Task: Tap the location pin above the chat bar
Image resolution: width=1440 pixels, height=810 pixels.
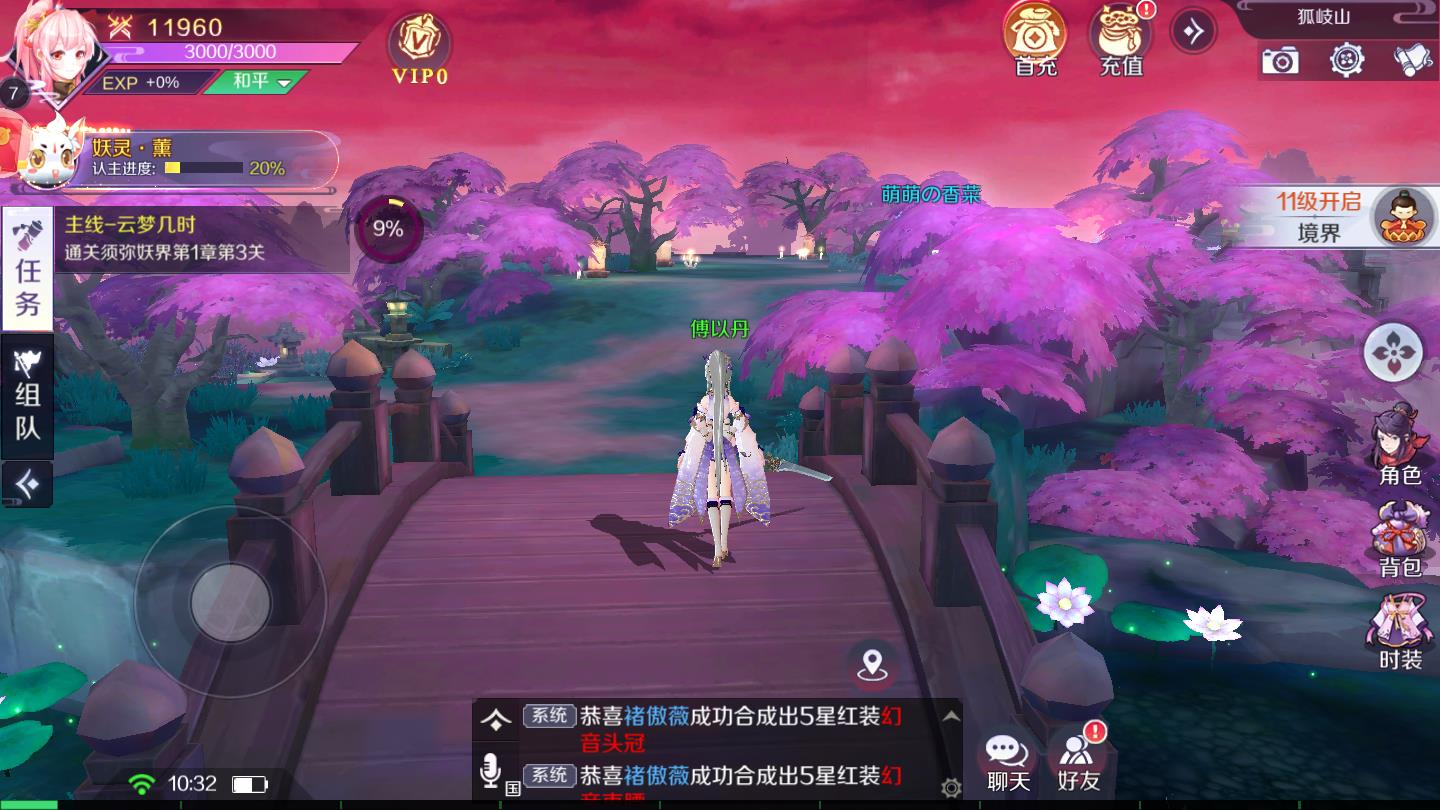Action: (874, 662)
